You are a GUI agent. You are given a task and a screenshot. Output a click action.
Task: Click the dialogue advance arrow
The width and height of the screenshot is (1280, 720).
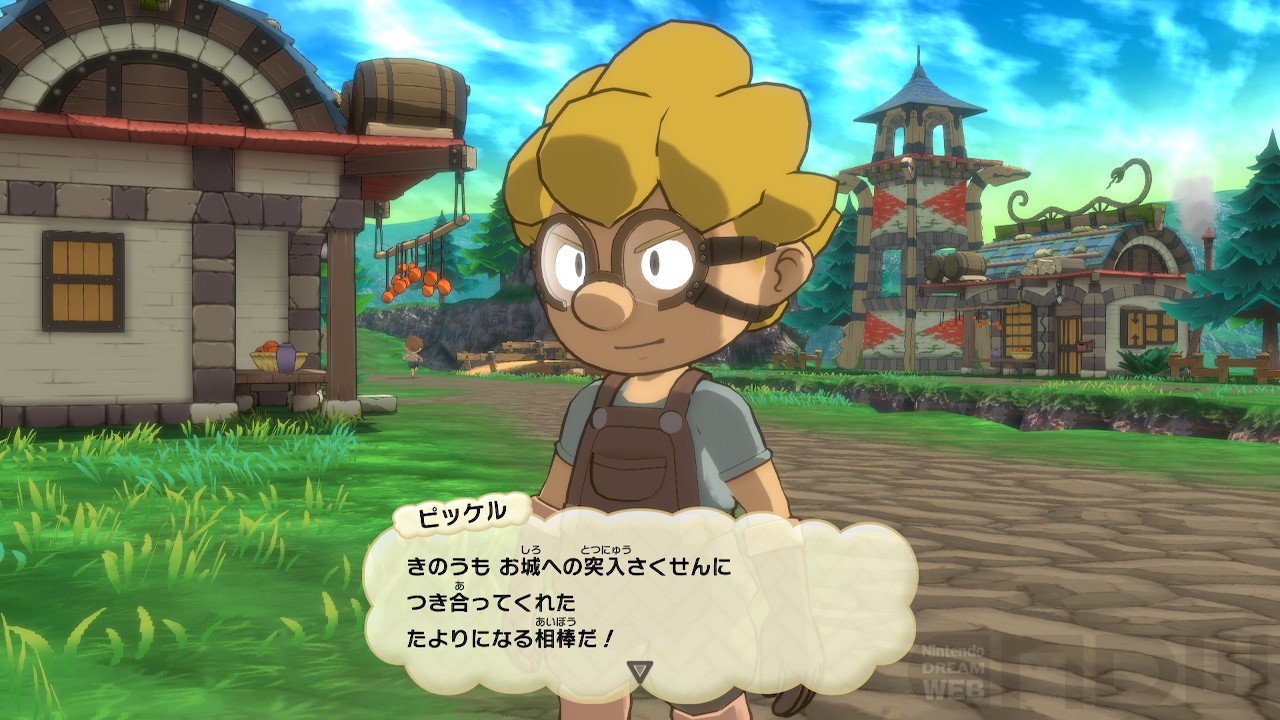pos(639,671)
